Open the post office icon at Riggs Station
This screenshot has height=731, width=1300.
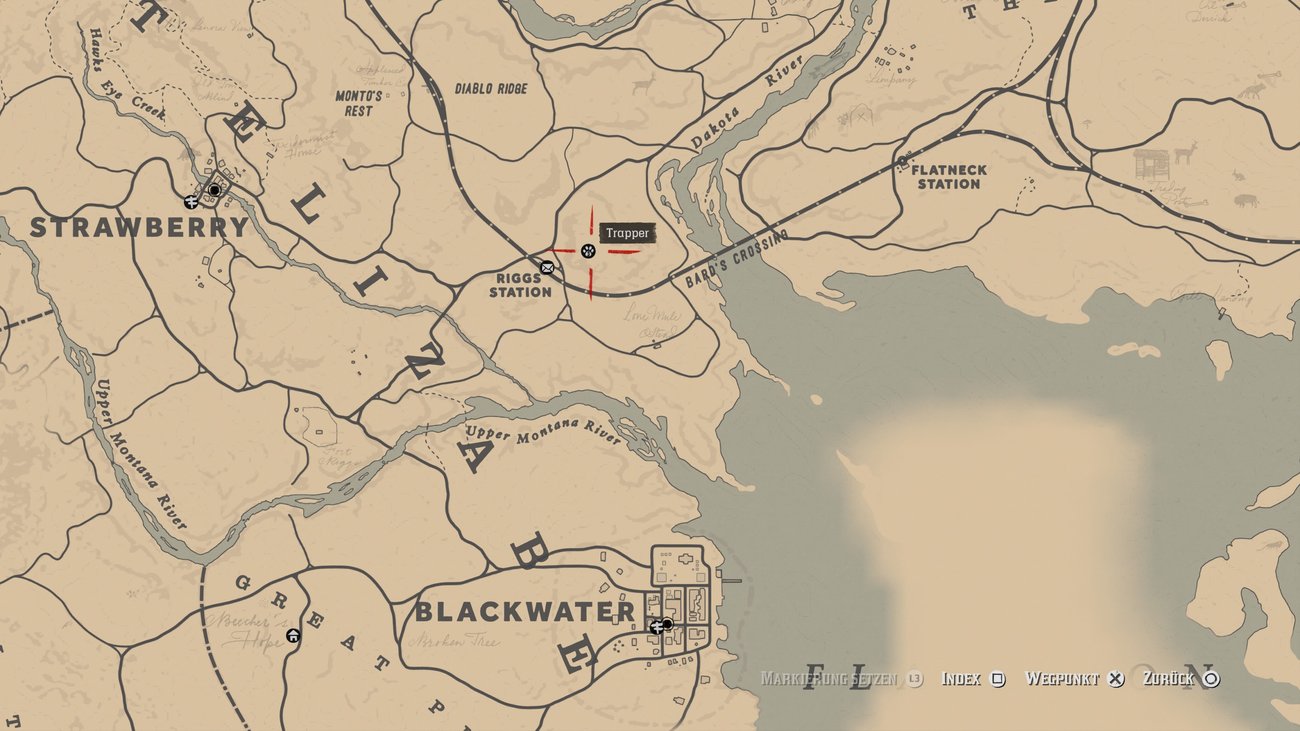[546, 268]
